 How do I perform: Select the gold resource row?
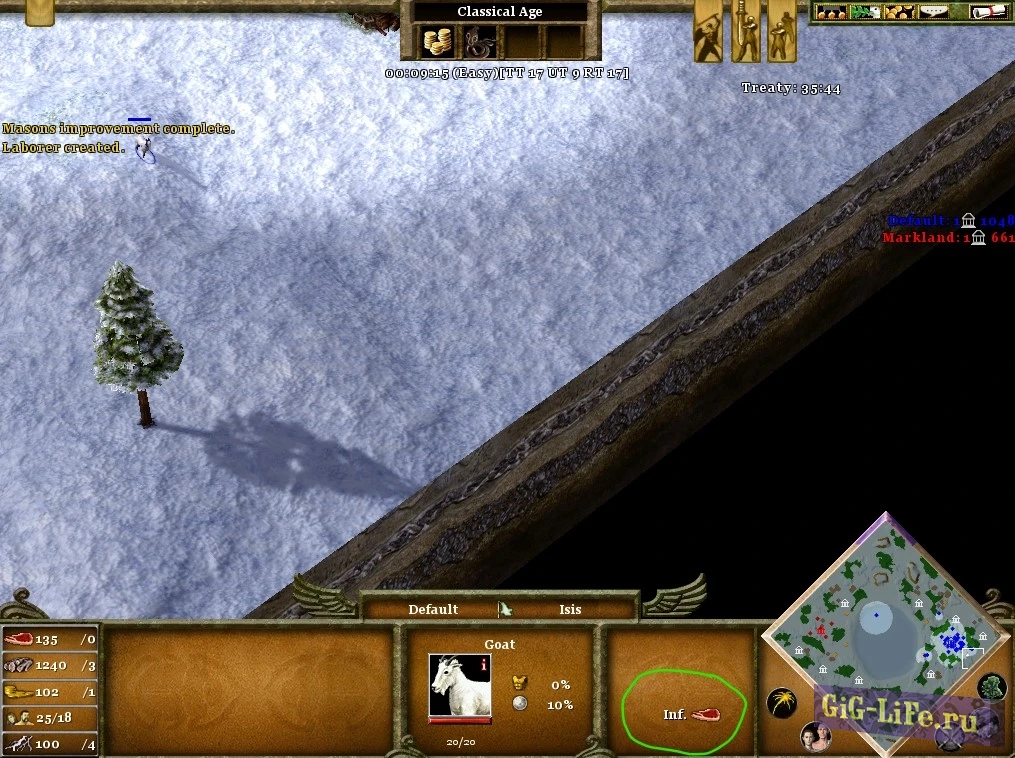pos(50,692)
